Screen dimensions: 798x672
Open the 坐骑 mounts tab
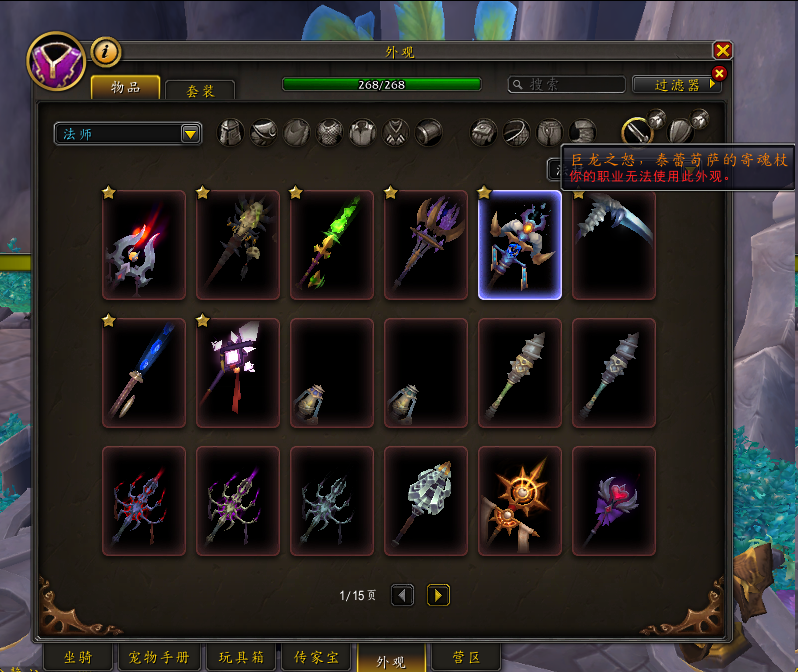(x=78, y=658)
